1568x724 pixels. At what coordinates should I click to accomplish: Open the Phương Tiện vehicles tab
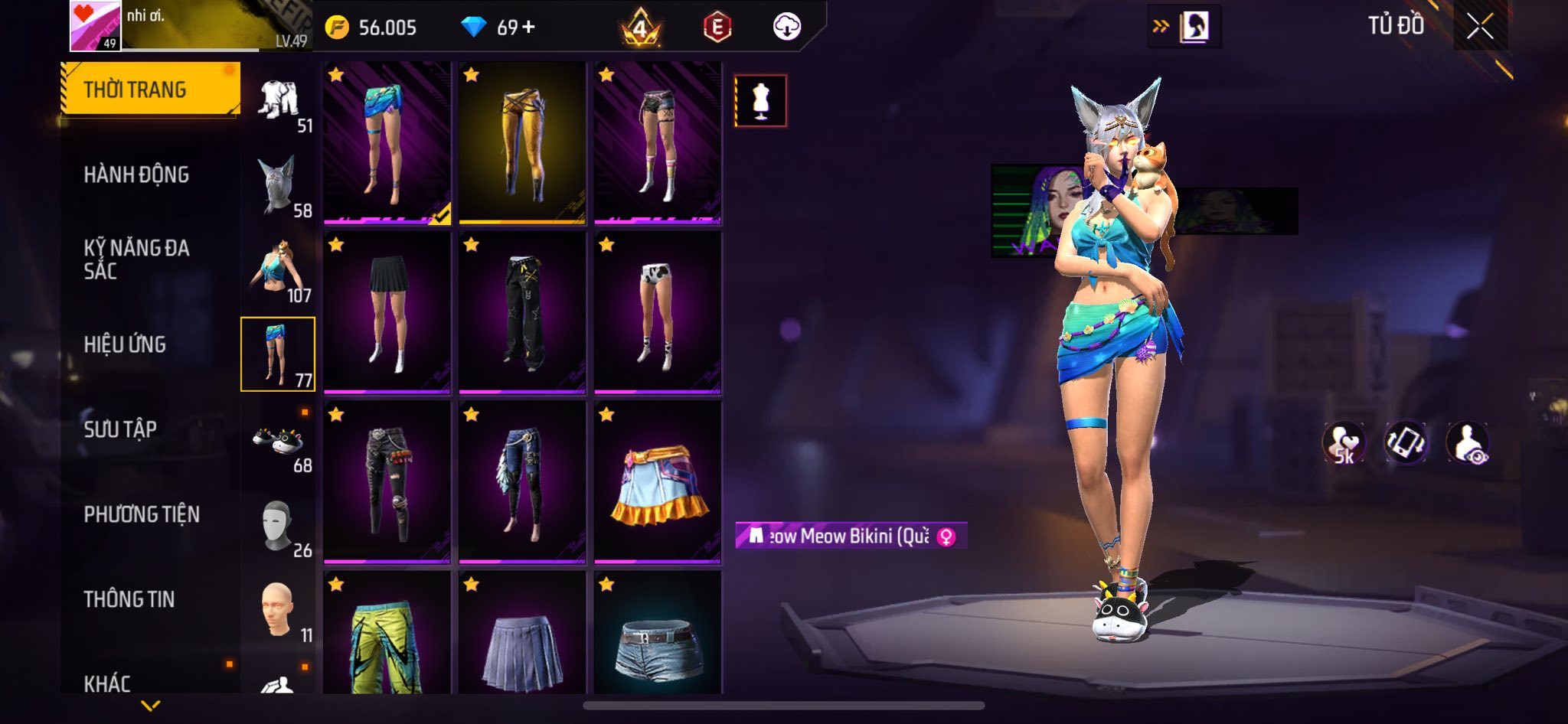(x=142, y=514)
